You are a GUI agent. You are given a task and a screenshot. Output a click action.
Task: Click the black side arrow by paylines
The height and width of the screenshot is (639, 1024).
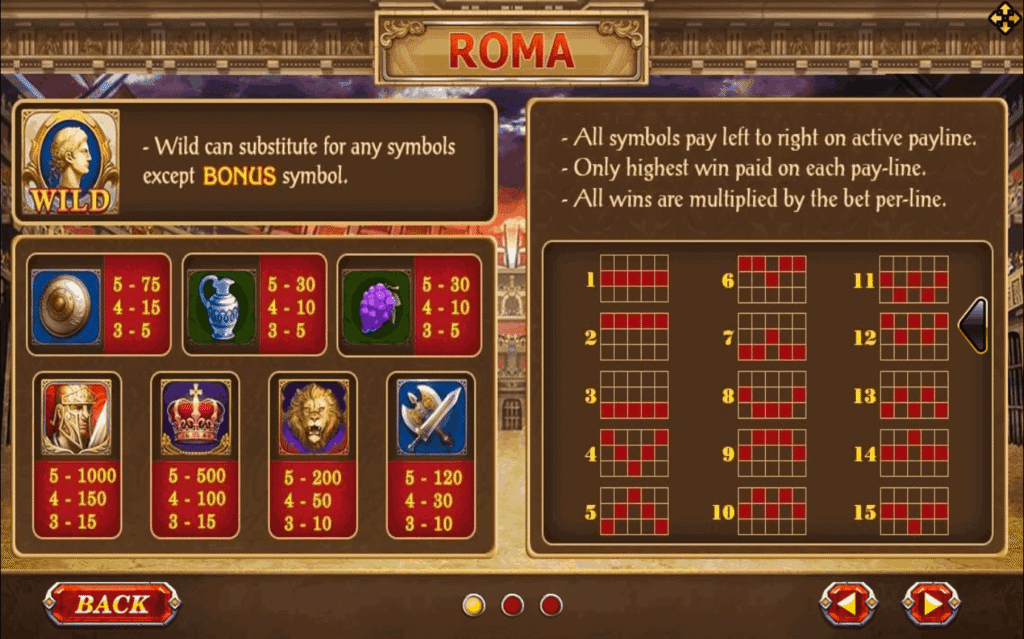(974, 325)
